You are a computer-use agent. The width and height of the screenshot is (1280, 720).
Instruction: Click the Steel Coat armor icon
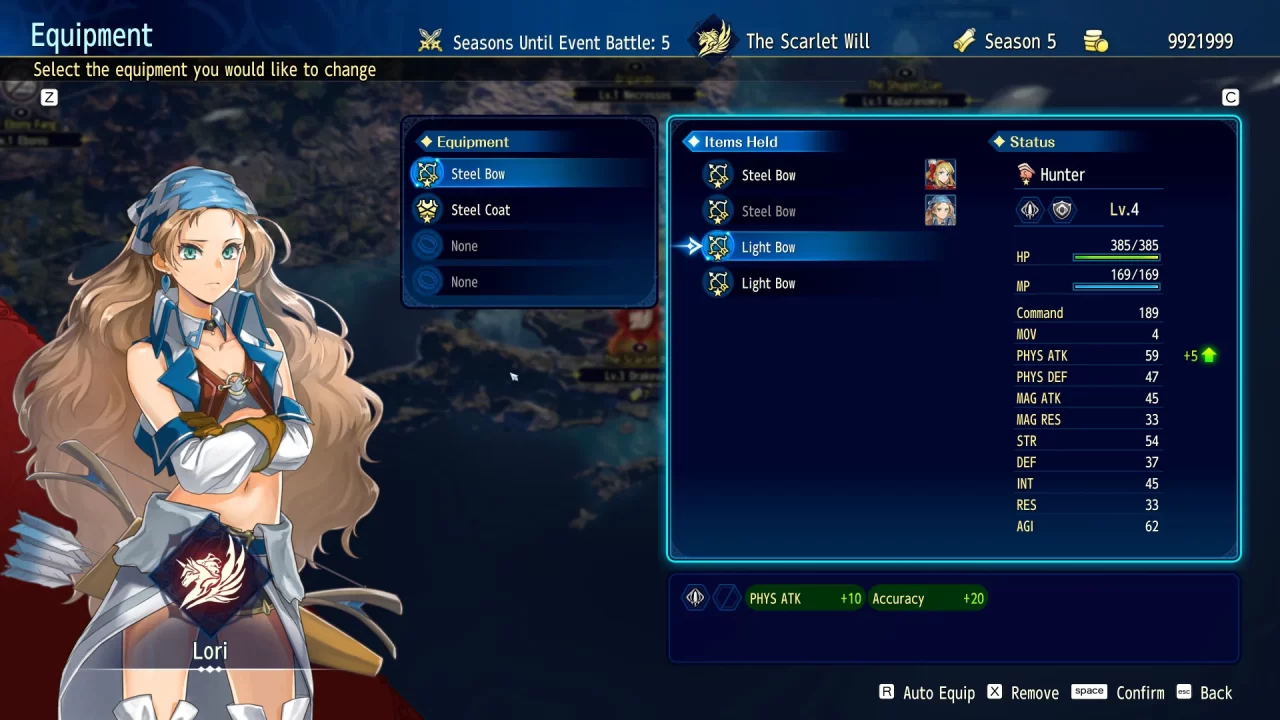point(429,209)
